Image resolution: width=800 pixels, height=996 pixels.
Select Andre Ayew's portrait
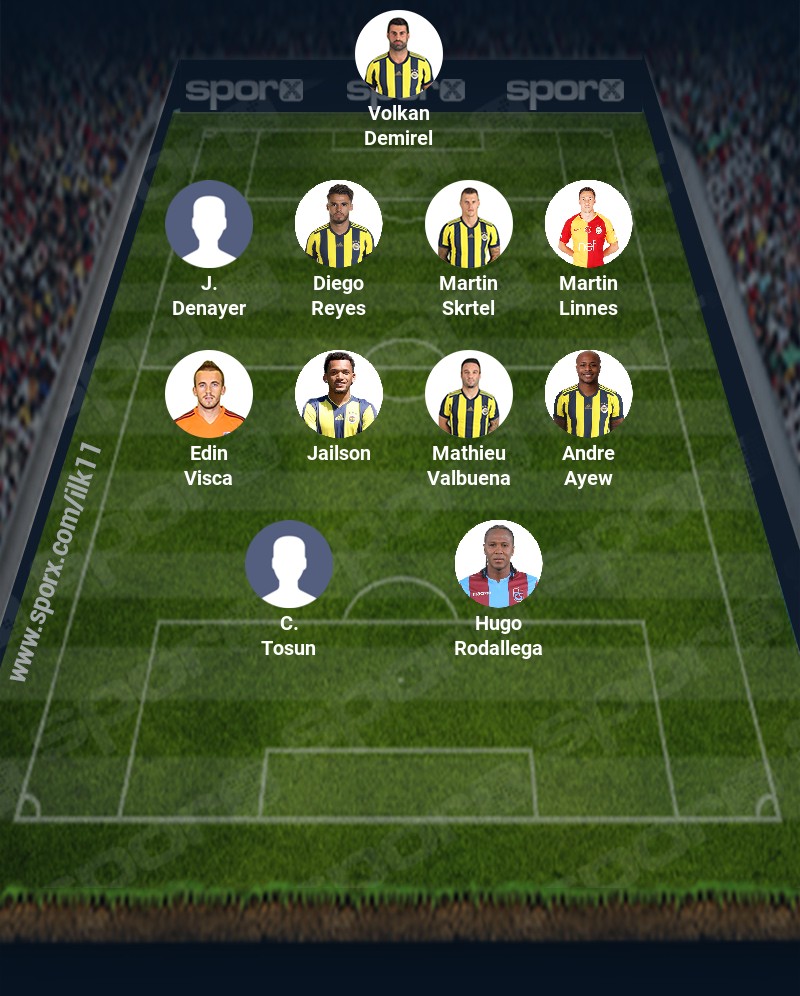point(589,394)
